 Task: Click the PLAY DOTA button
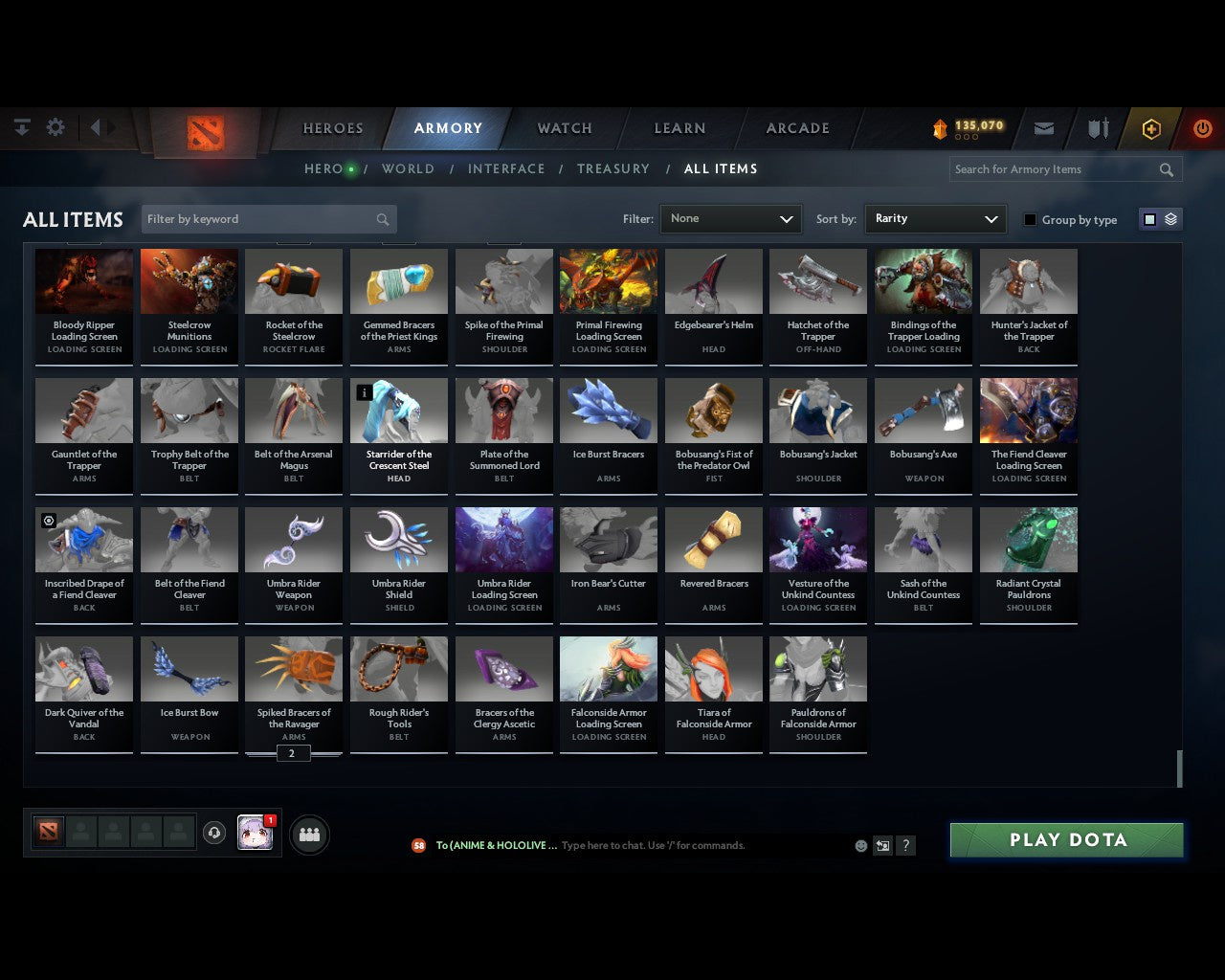tap(1066, 839)
